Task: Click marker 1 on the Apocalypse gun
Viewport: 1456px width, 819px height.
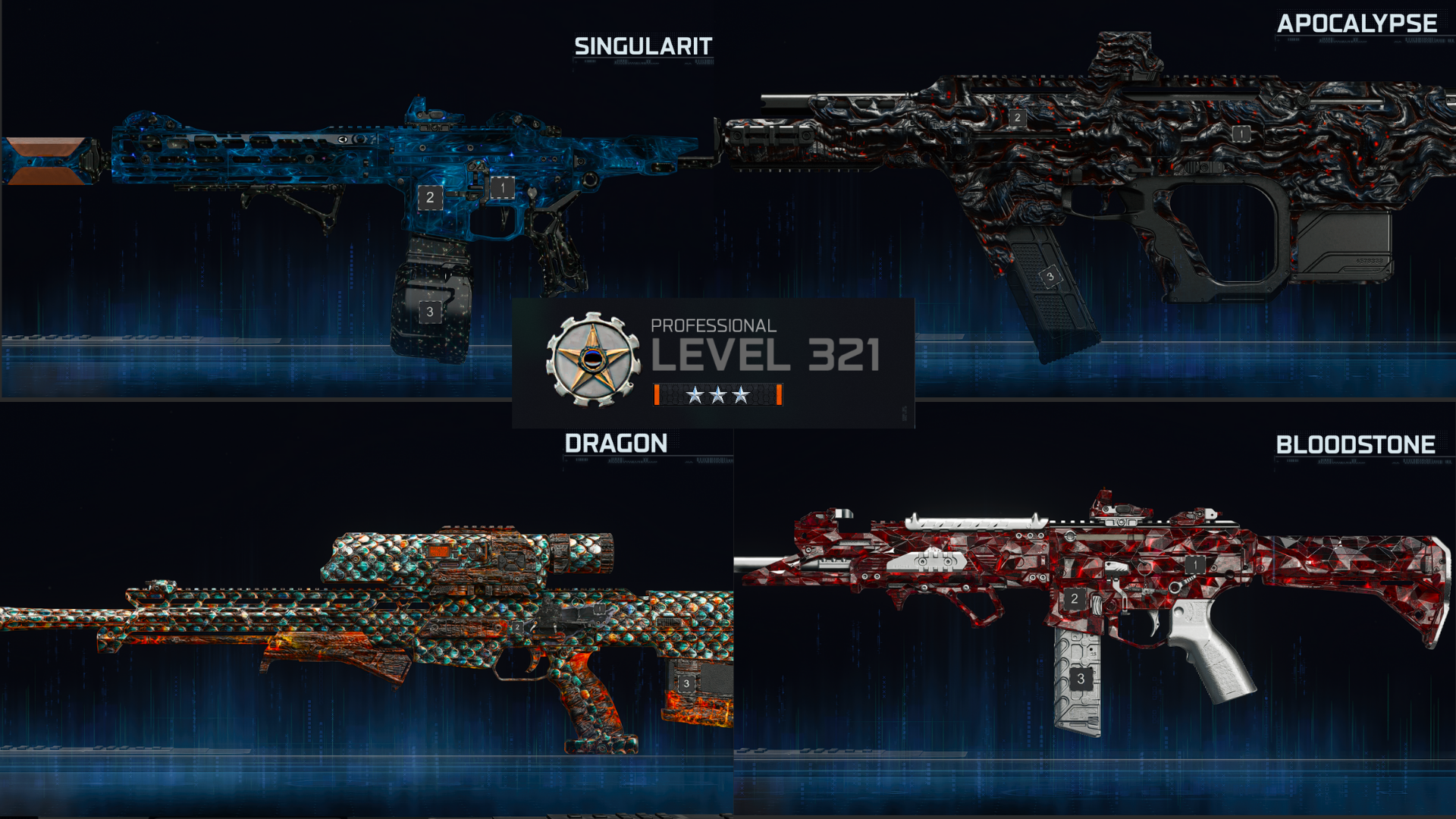Action: [1241, 134]
